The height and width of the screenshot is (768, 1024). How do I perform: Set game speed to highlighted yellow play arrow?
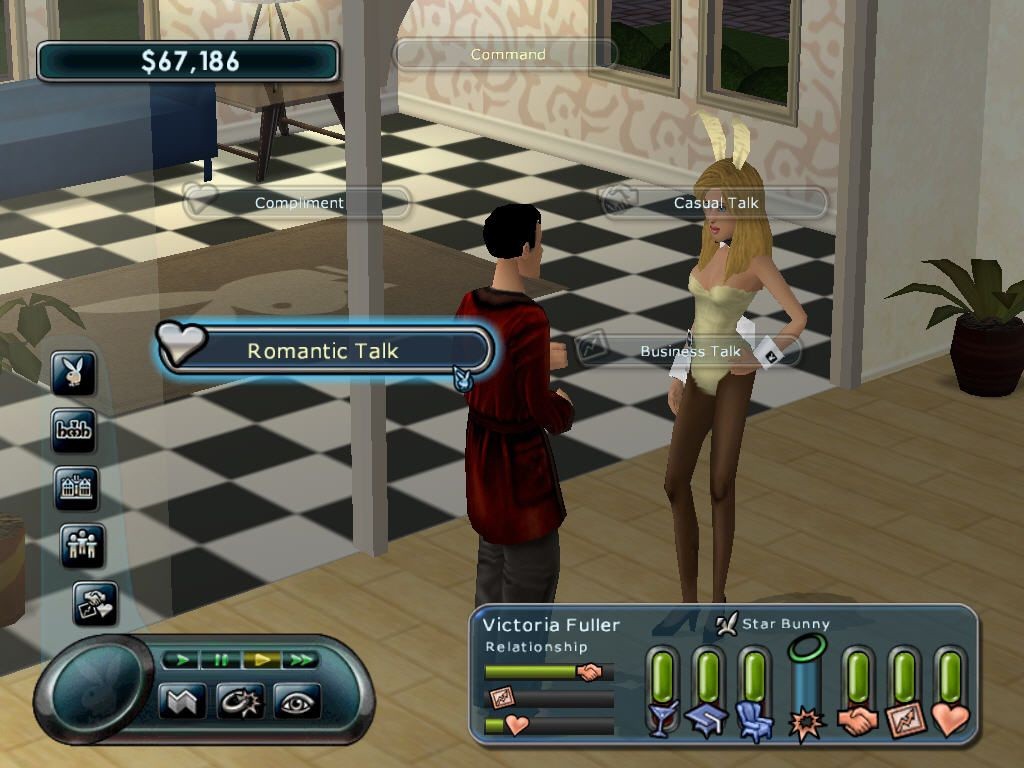coord(260,660)
